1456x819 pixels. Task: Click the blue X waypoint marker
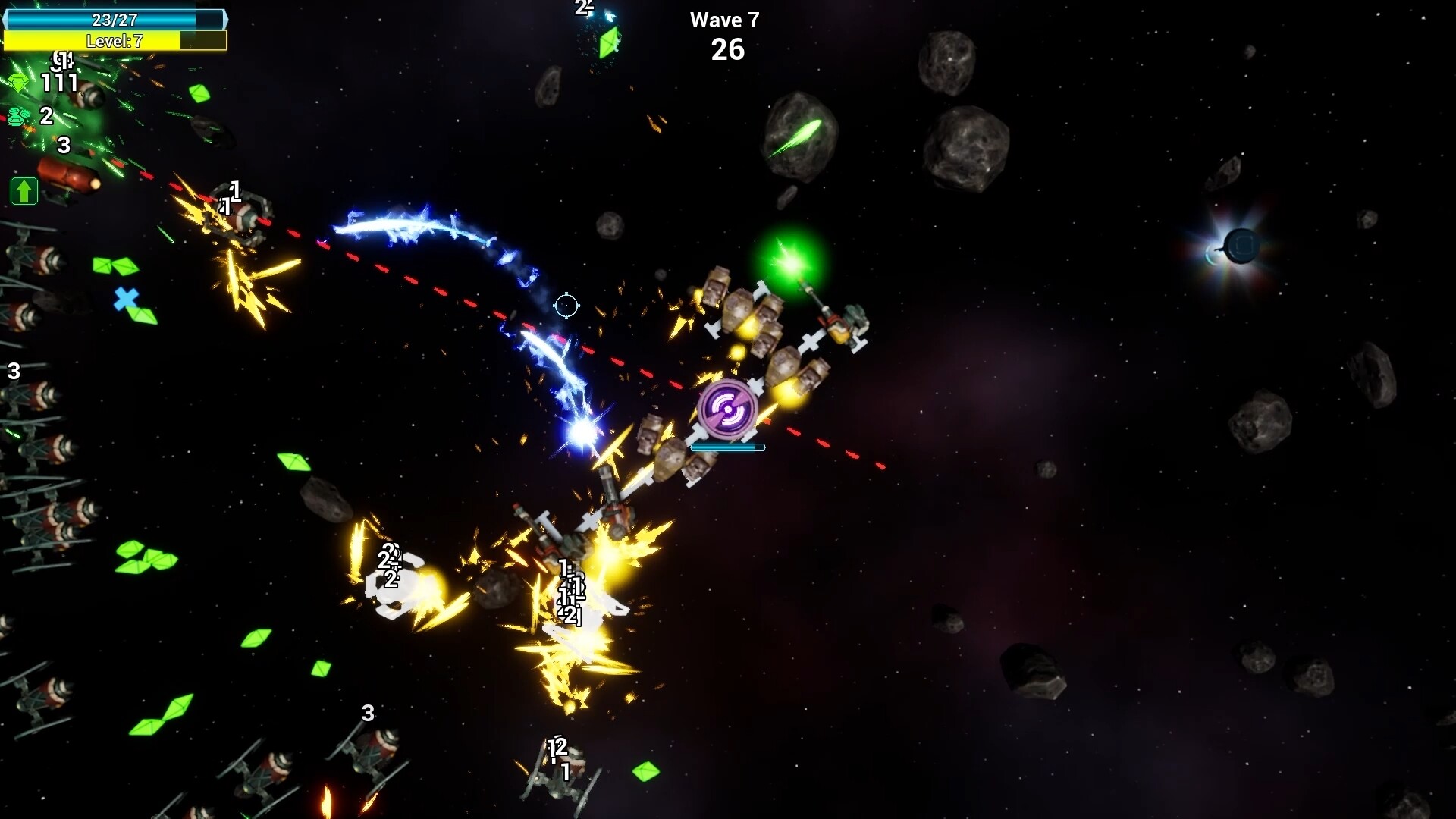point(124,298)
